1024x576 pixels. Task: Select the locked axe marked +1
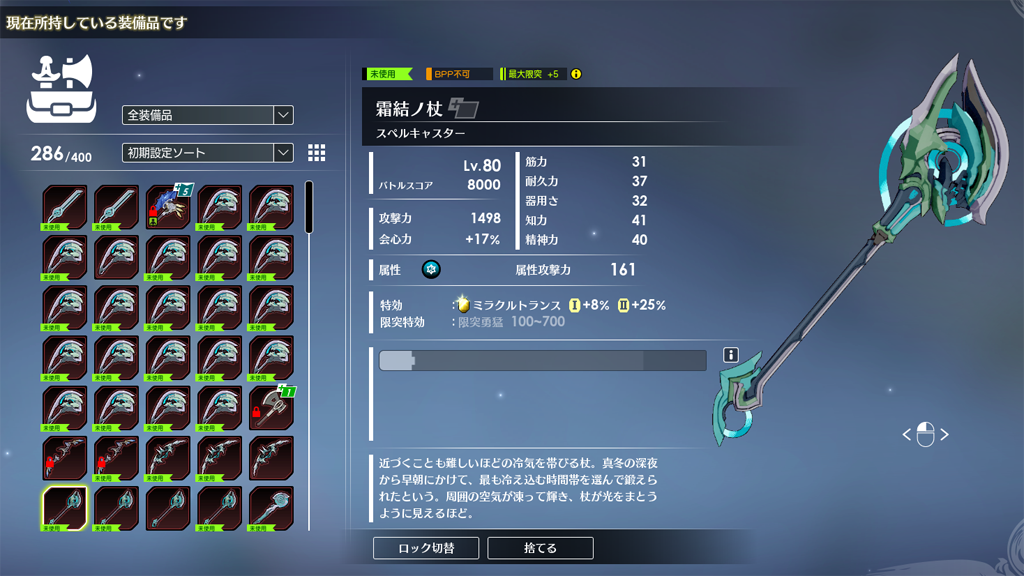click(x=271, y=407)
